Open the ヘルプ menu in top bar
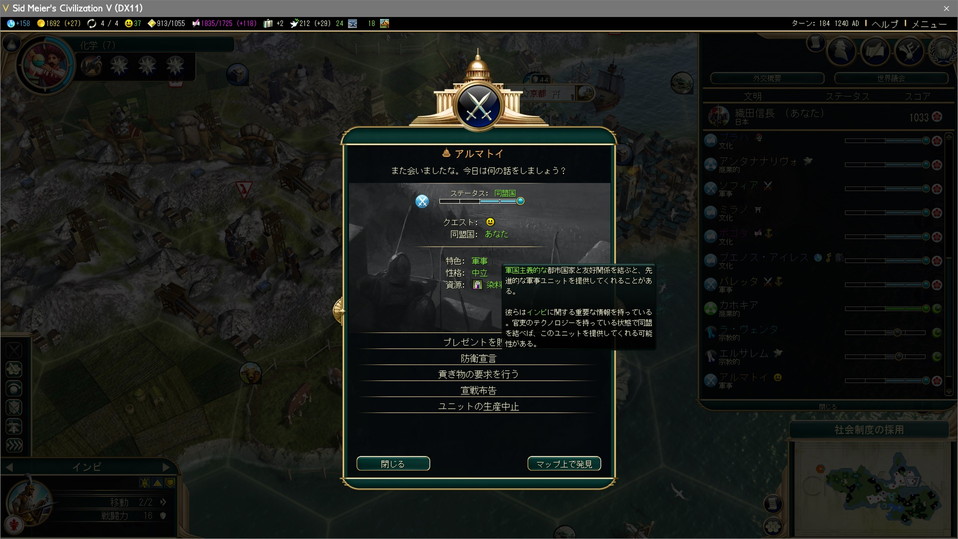The height and width of the screenshot is (539, 958). (885, 24)
